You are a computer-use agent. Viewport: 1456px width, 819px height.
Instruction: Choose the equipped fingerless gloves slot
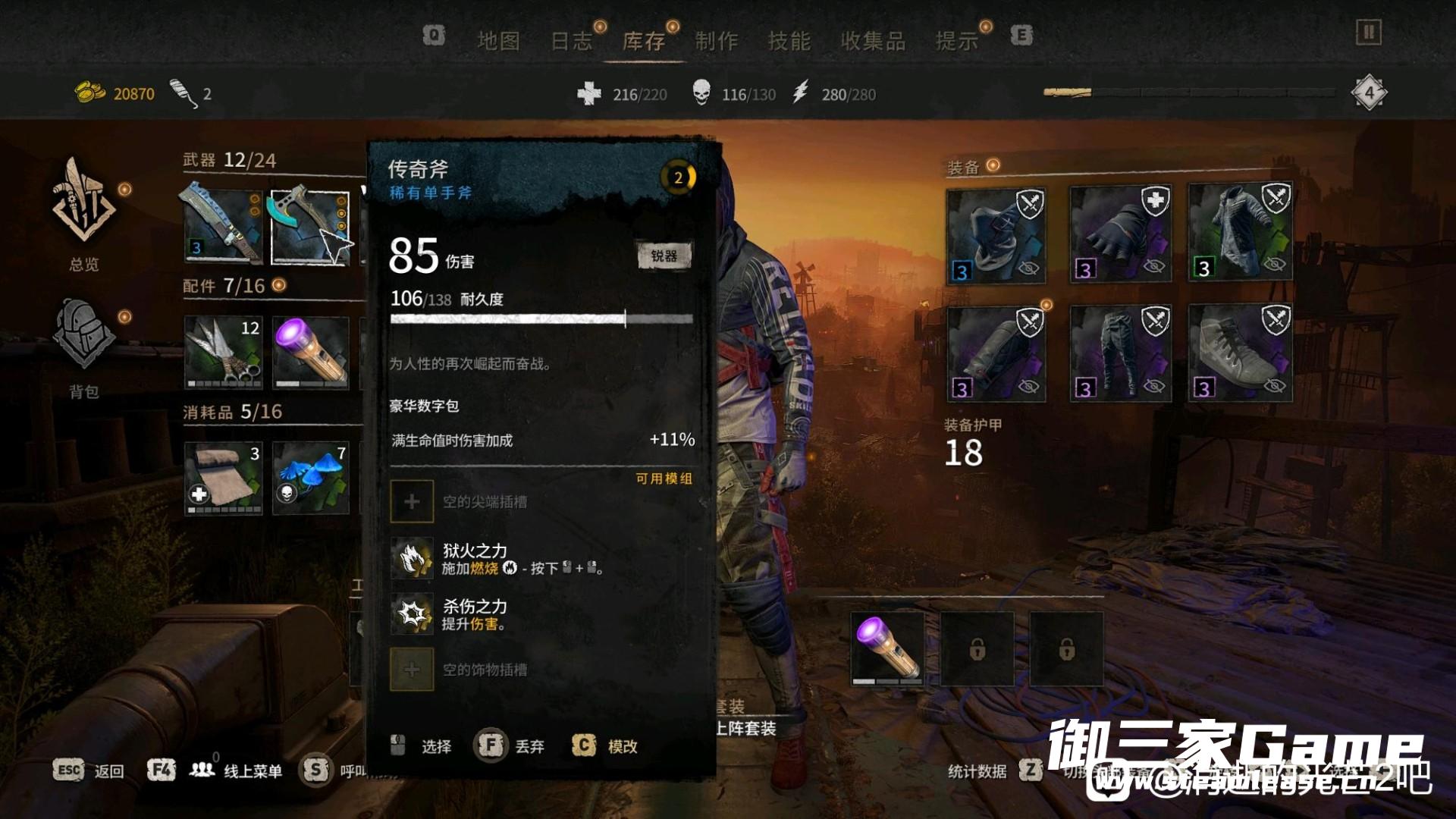[x=1120, y=236]
